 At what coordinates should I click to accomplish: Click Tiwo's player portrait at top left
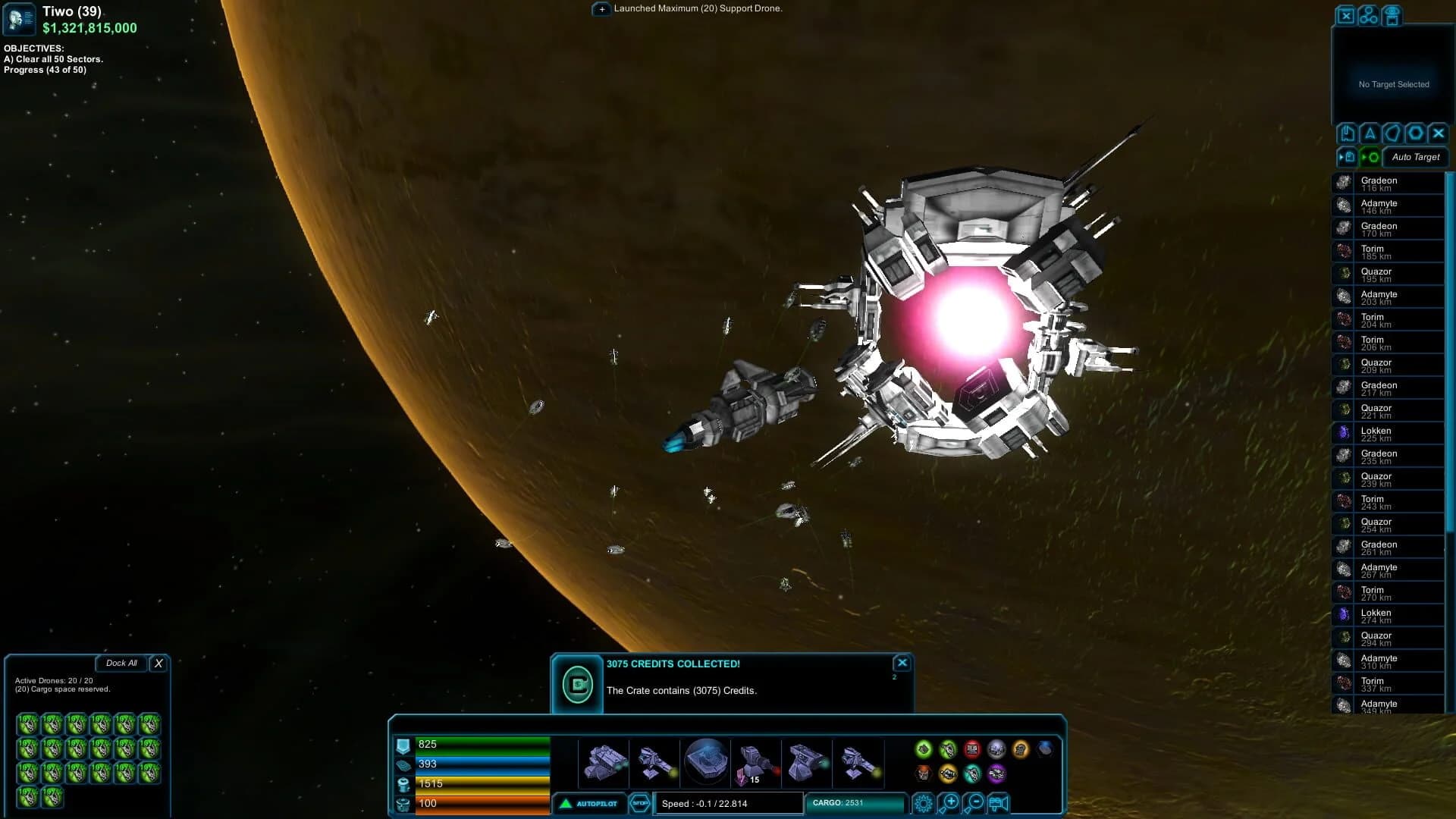click(18, 19)
